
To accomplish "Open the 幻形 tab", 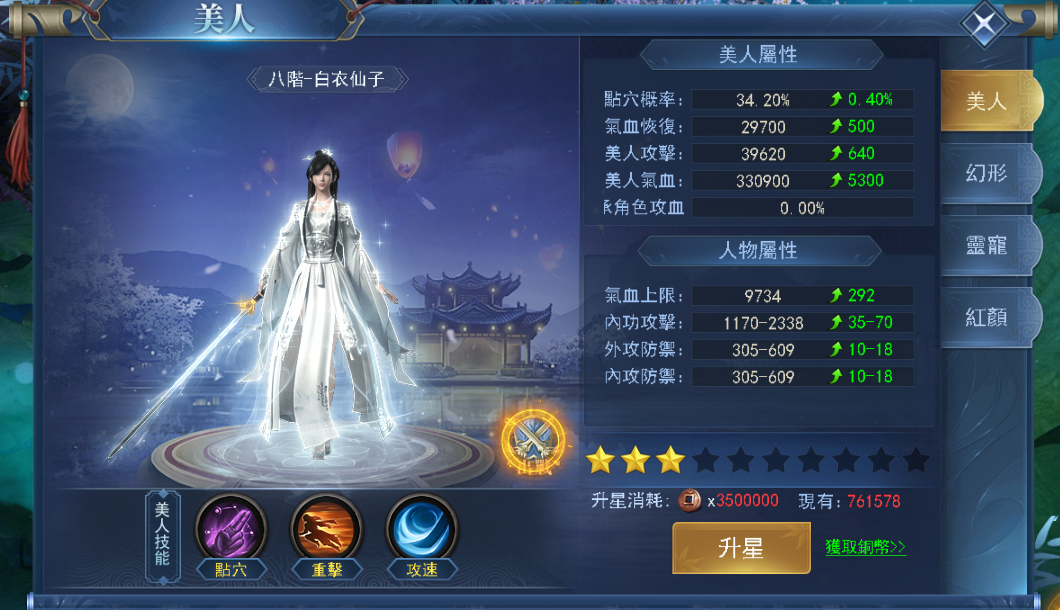I will pos(984,173).
